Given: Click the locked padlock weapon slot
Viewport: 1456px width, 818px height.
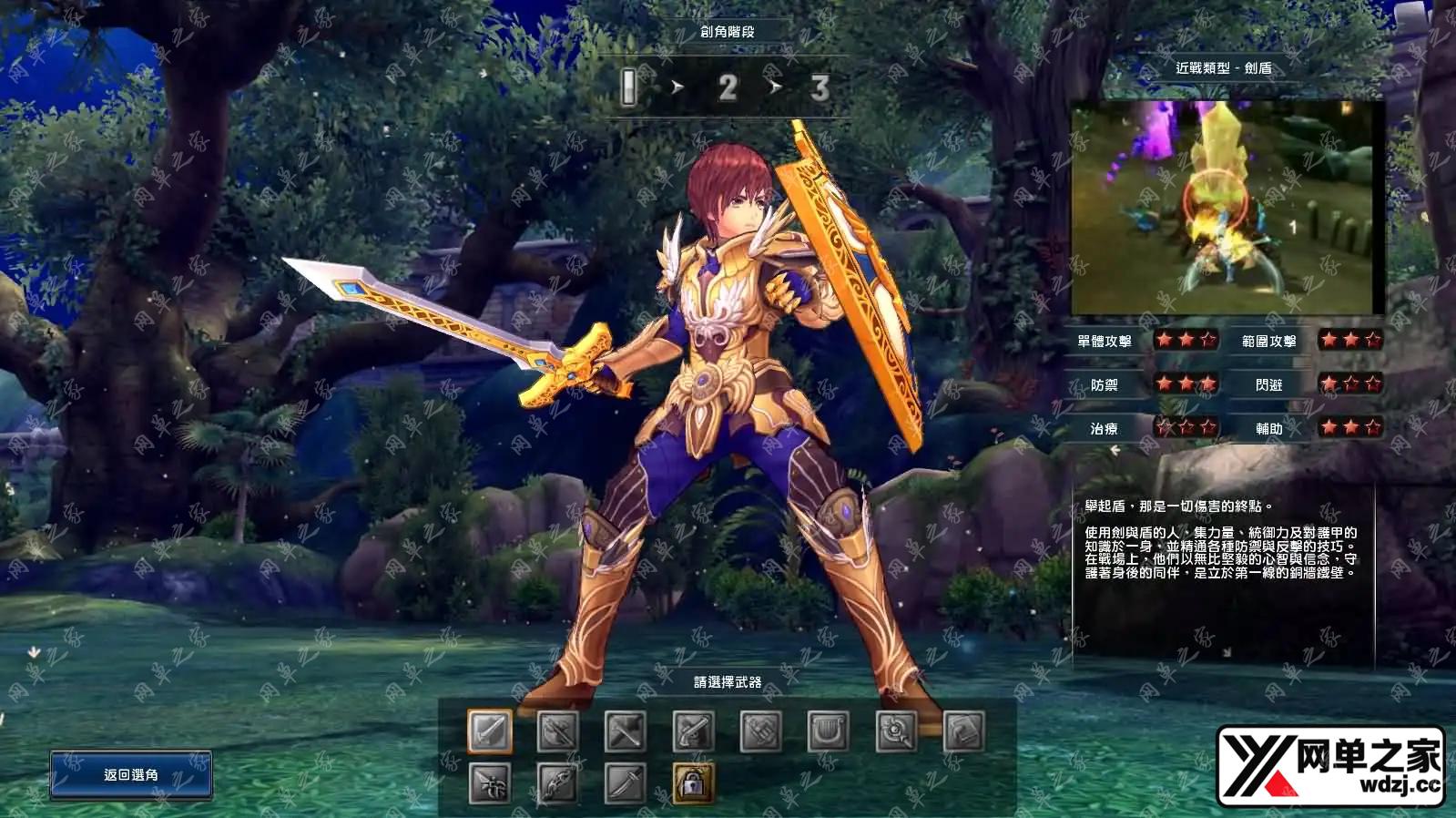Looking at the screenshot, I should [693, 783].
